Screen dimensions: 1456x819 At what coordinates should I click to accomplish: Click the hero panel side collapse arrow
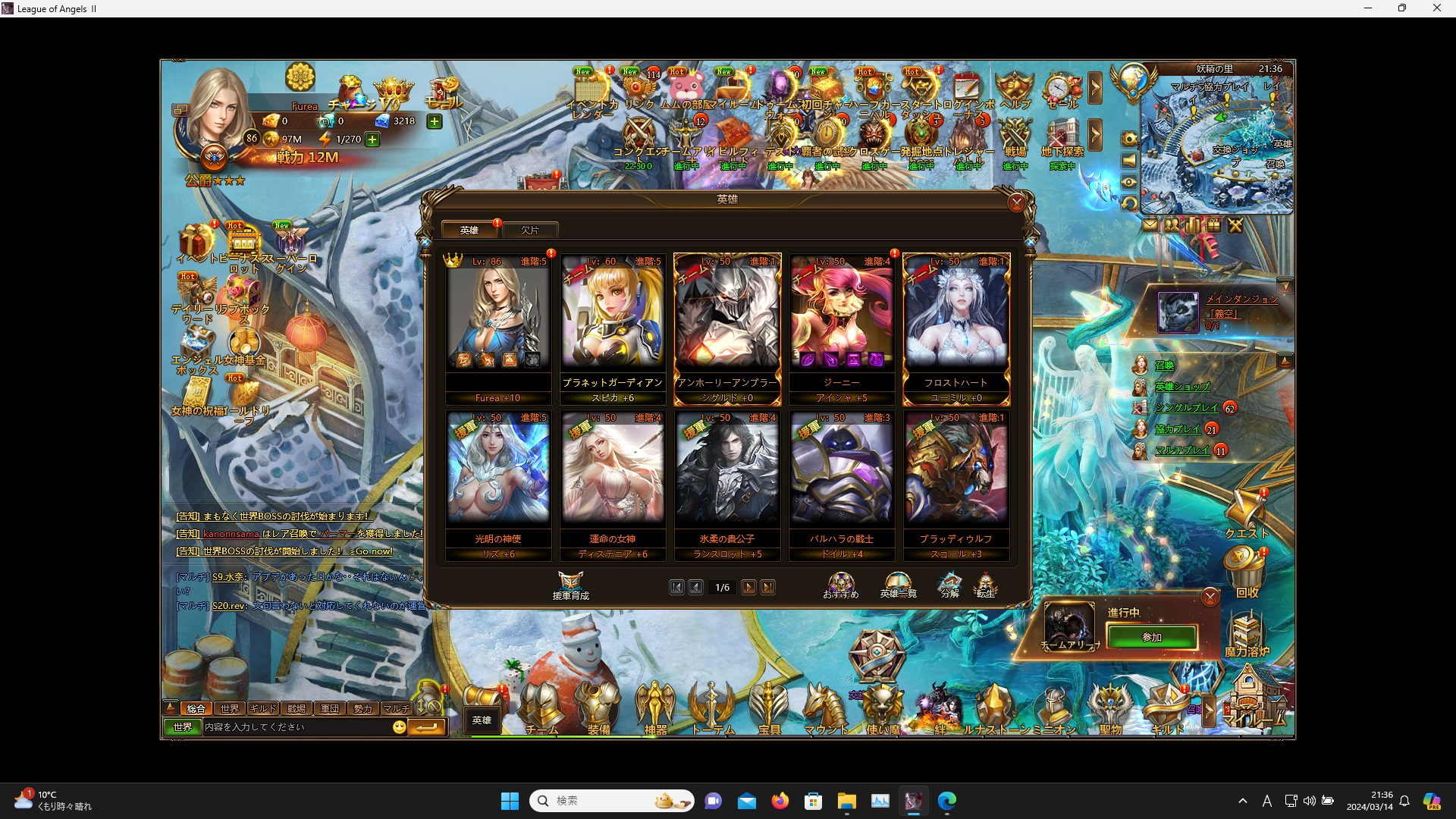coord(1031,241)
